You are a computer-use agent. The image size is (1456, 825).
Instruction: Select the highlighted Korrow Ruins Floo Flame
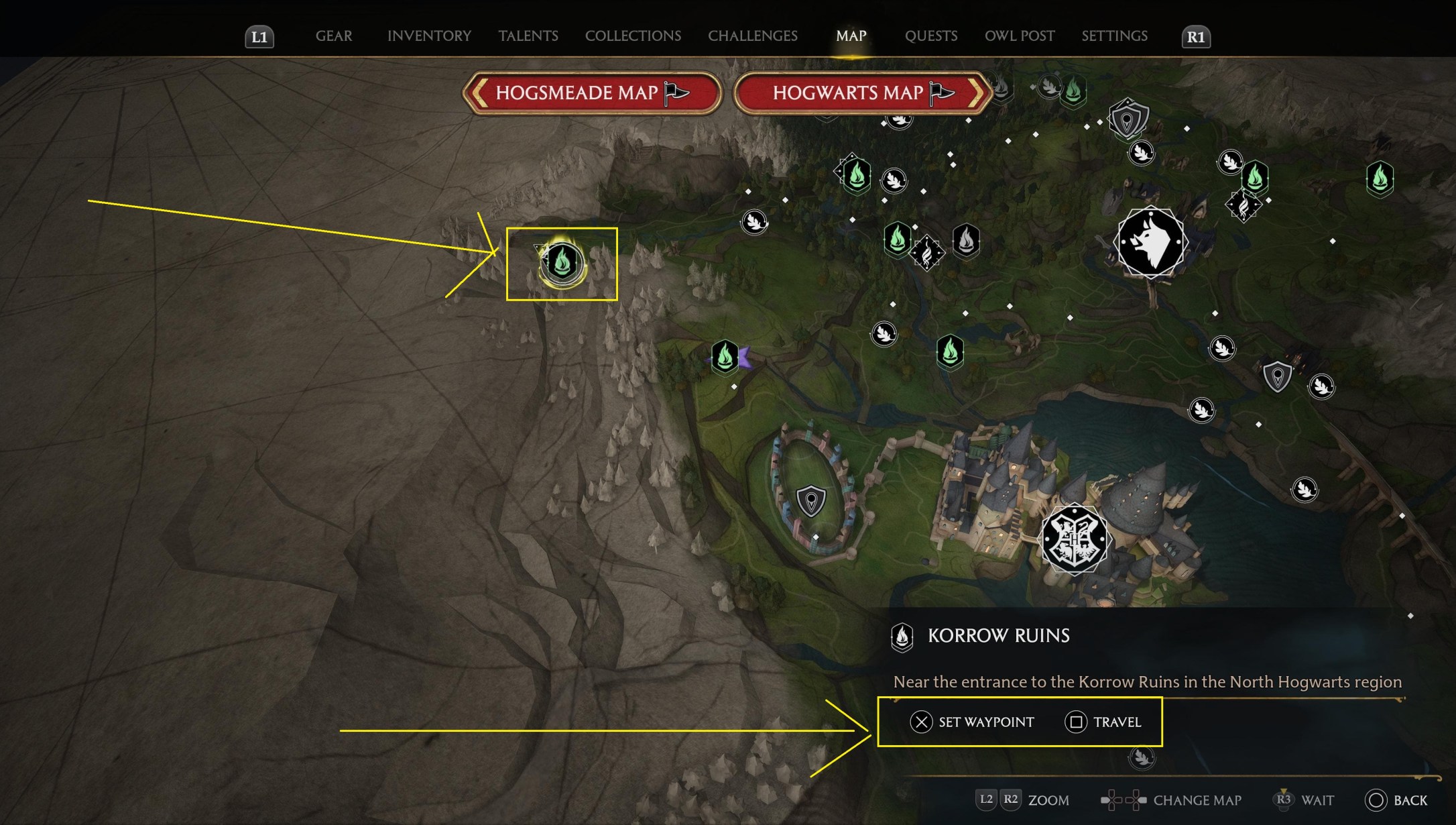(562, 262)
